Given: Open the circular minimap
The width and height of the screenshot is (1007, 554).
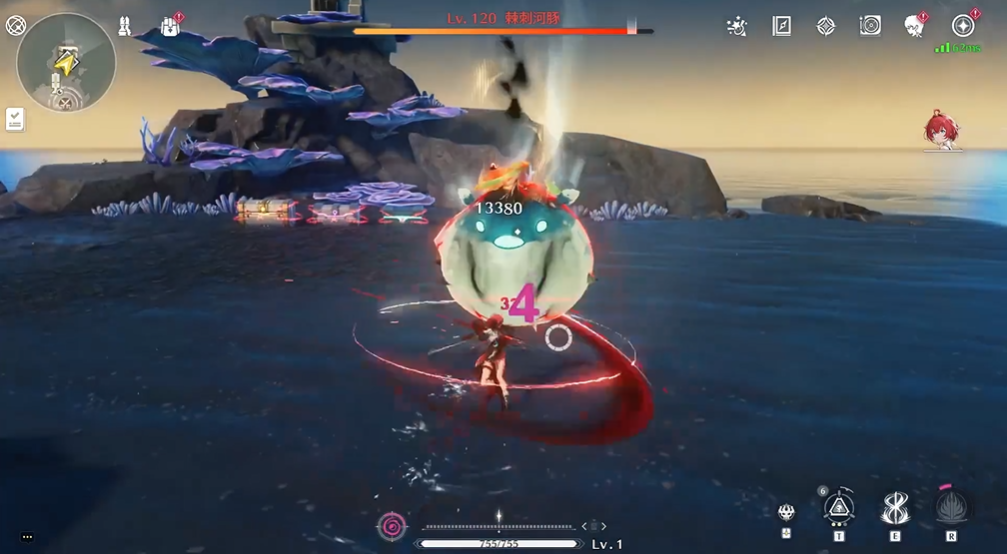Looking at the screenshot, I should [x=66, y=63].
